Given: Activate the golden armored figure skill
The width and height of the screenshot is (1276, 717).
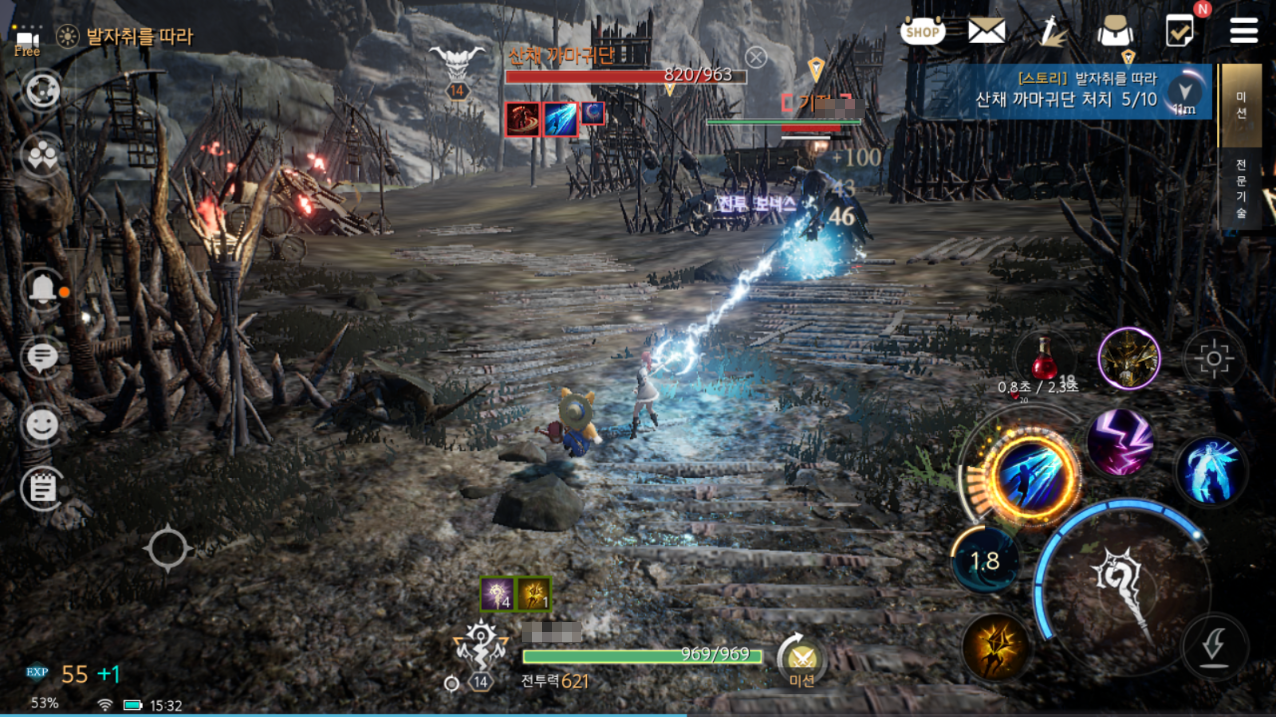Looking at the screenshot, I should [x=1129, y=357].
